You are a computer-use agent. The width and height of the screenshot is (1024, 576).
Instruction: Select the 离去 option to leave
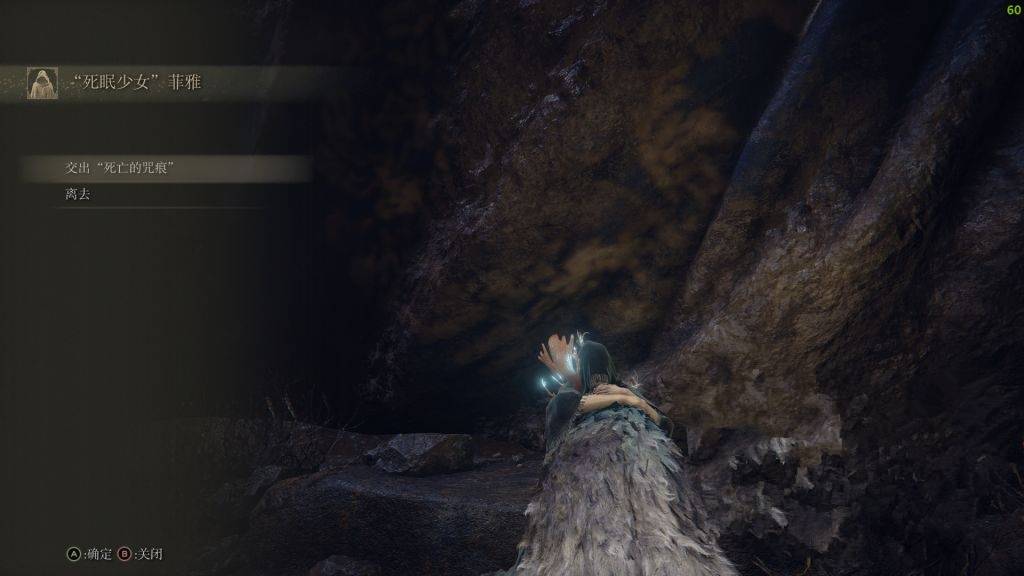tap(78, 195)
